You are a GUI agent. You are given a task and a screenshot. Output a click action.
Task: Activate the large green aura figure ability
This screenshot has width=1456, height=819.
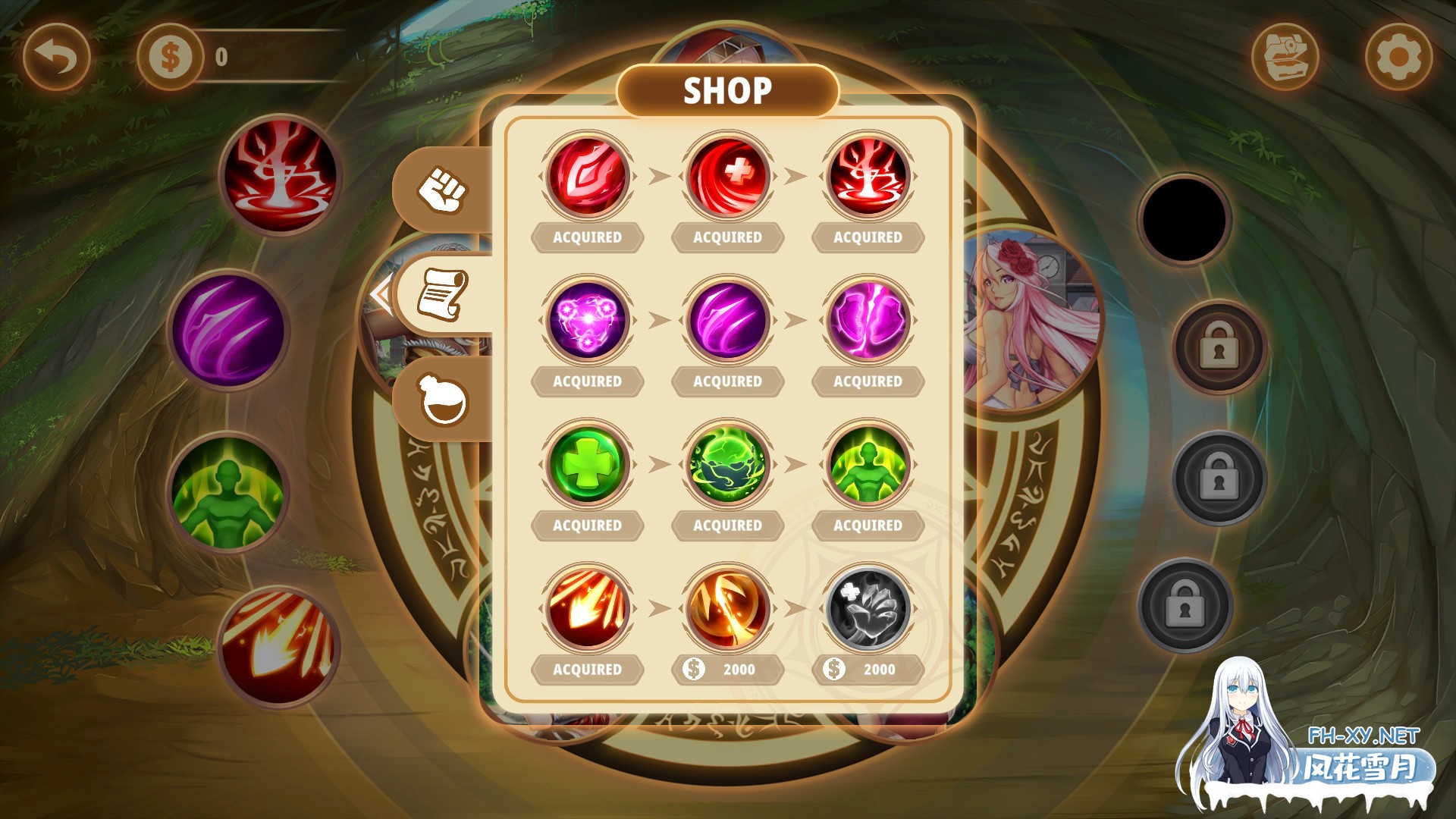coord(228,493)
